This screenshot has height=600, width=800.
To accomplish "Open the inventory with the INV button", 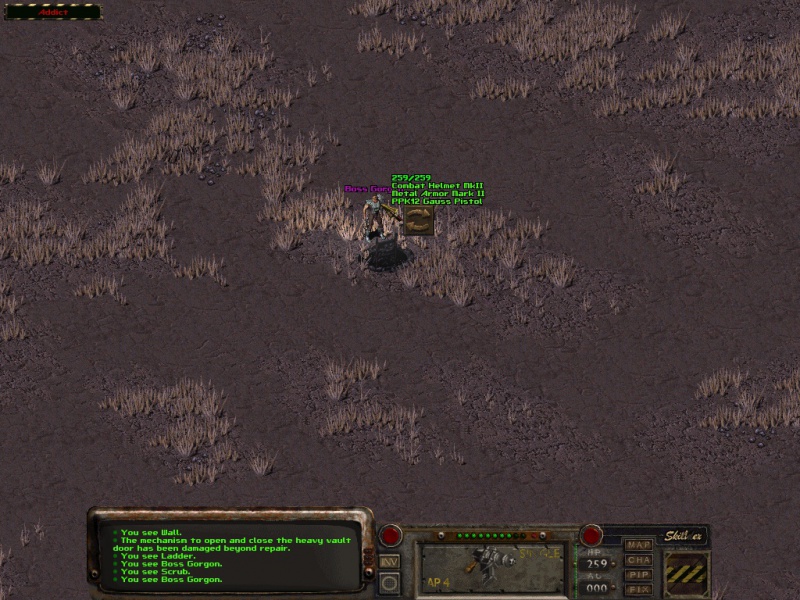I will pyautogui.click(x=390, y=561).
